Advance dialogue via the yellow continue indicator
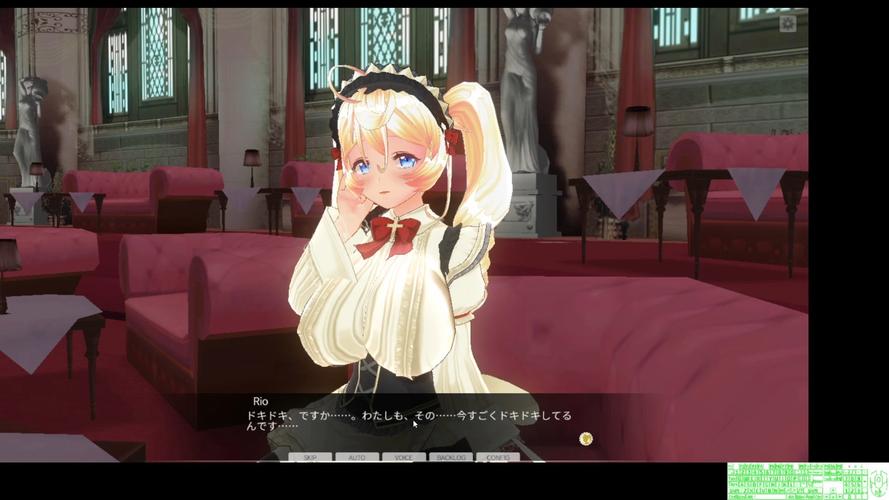The width and height of the screenshot is (889, 500). tap(586, 438)
